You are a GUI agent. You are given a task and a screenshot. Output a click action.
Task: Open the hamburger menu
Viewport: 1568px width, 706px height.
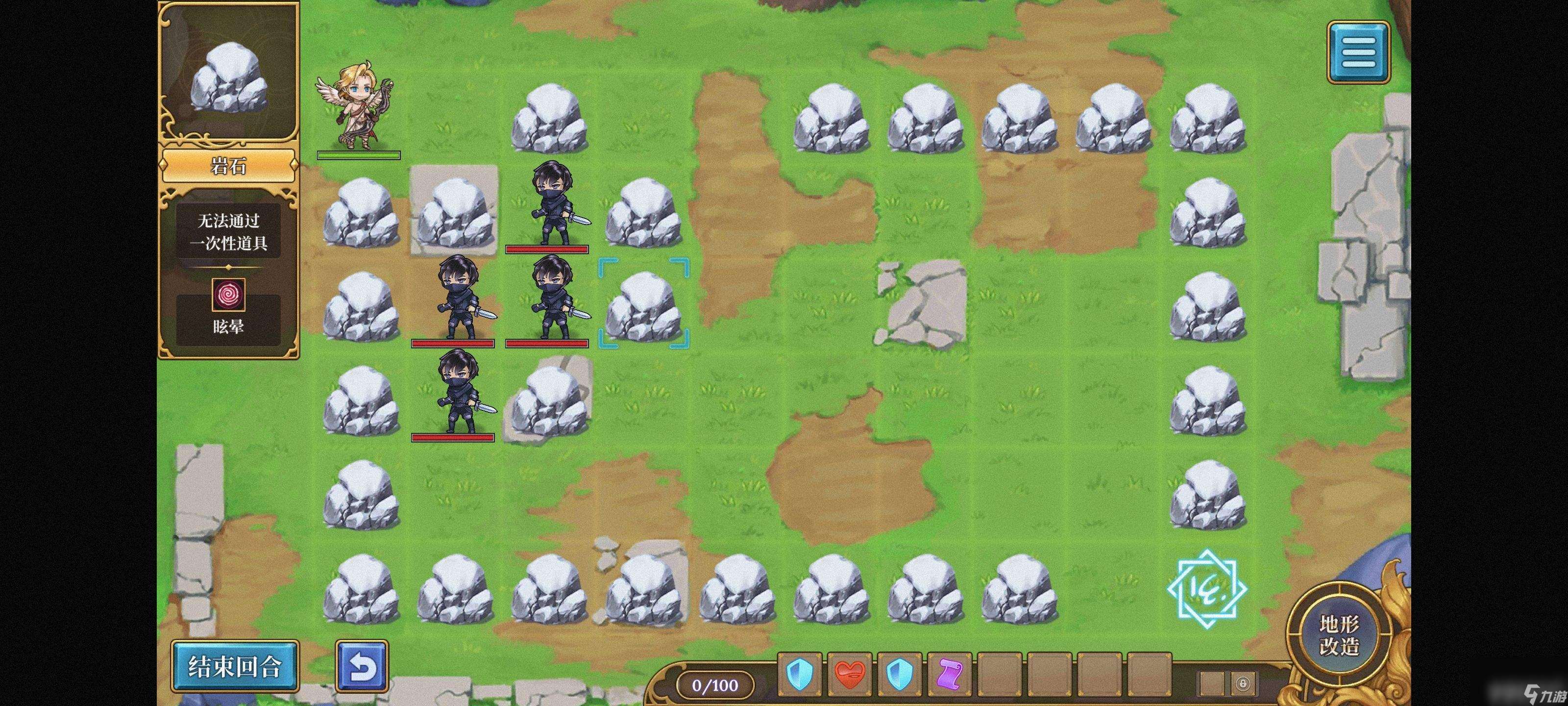pos(1358,52)
